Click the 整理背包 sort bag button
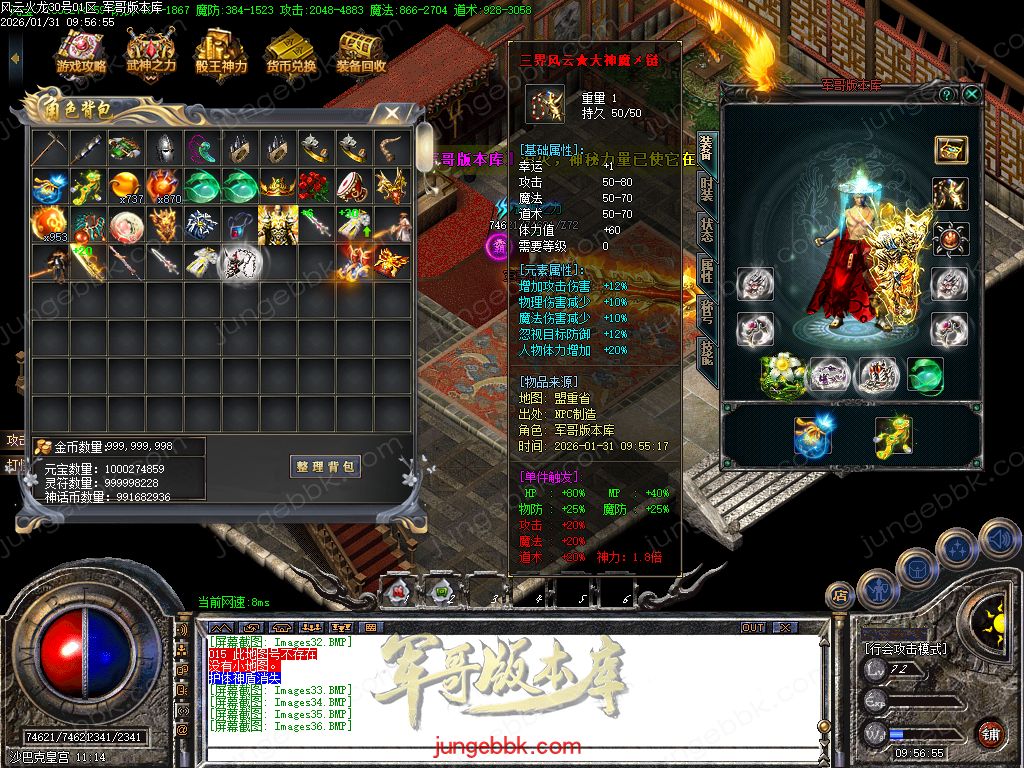The image size is (1024, 768). click(x=326, y=467)
